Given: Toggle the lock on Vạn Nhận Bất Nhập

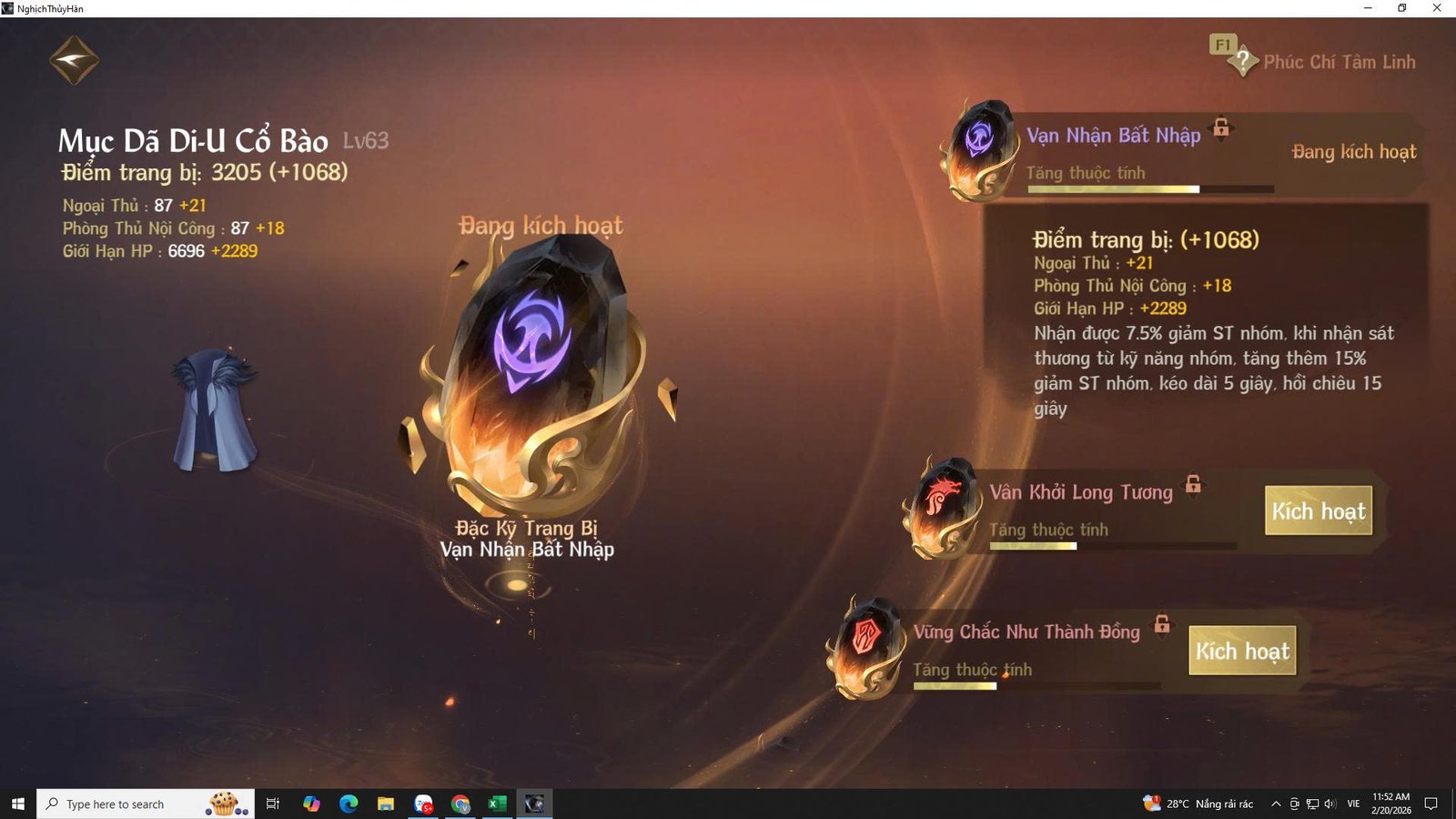Looking at the screenshot, I should (1219, 129).
